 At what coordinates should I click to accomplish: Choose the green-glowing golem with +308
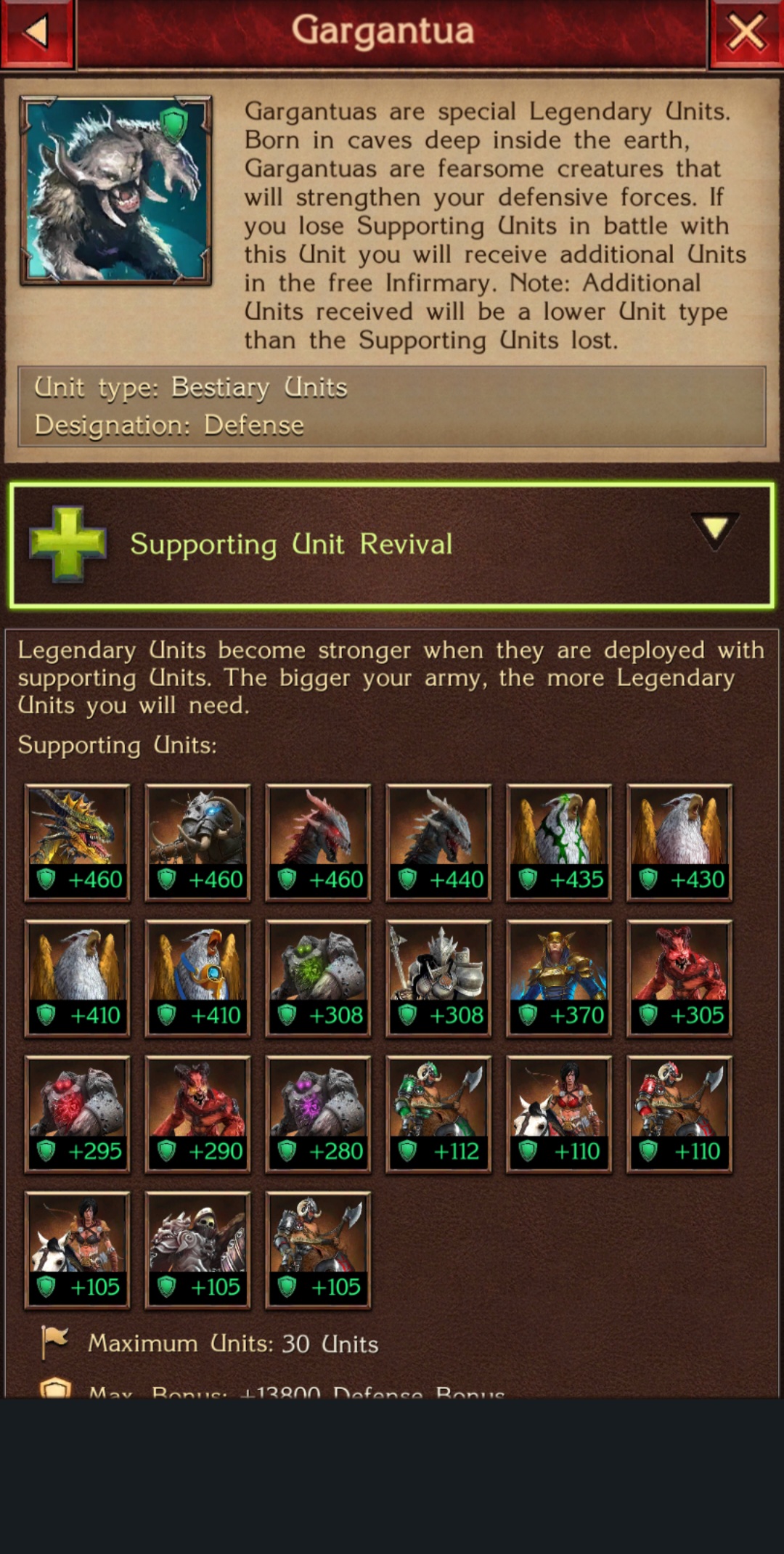point(318,977)
